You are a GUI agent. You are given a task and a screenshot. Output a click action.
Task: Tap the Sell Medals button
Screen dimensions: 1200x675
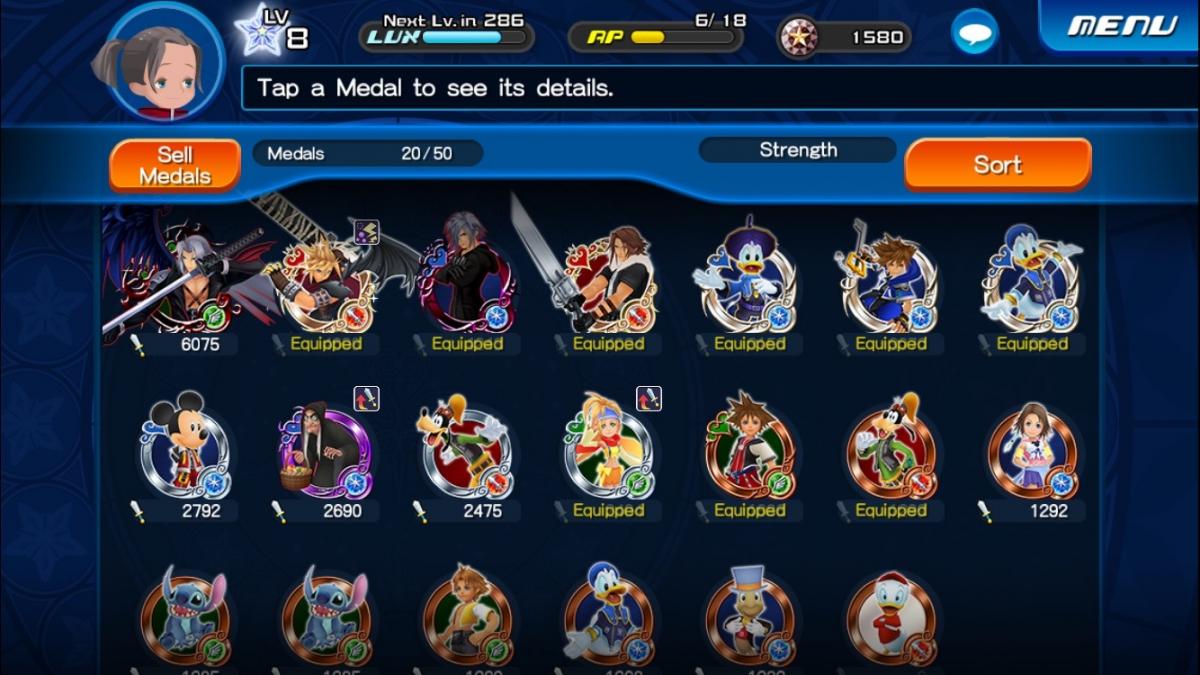[175, 165]
